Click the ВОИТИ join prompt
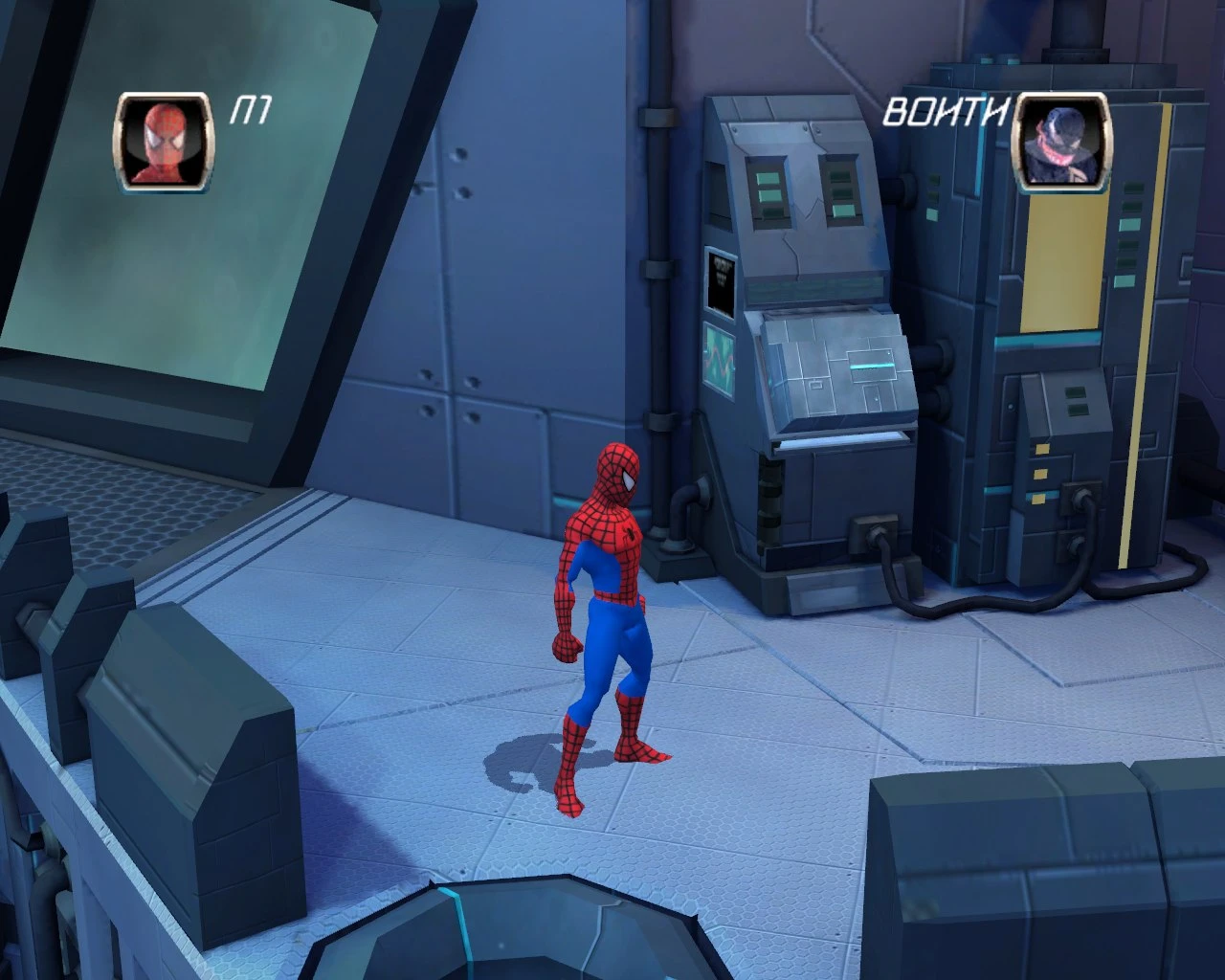Image resolution: width=1225 pixels, height=980 pixels. point(946,112)
